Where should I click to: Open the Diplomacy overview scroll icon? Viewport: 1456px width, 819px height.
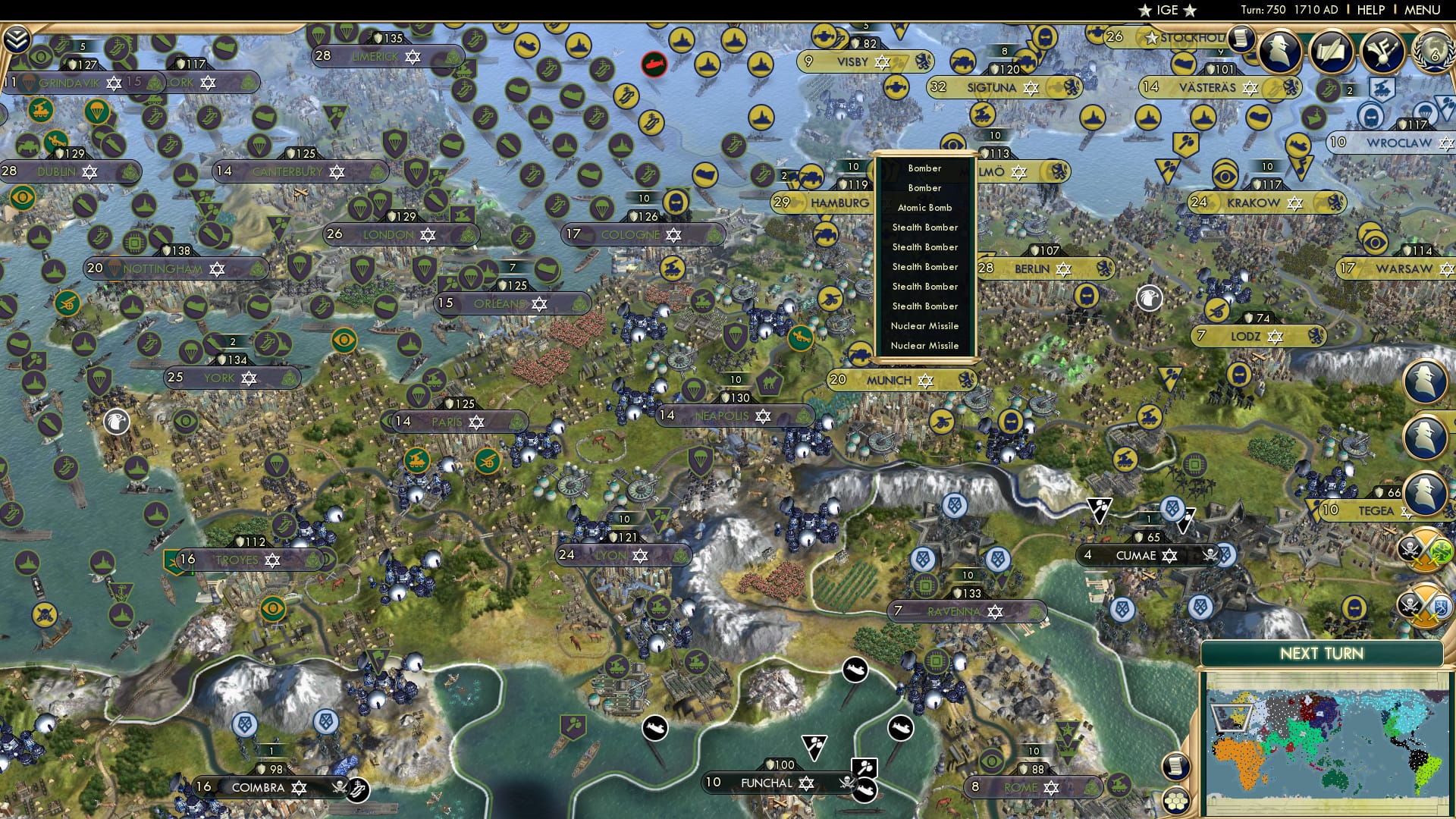(x=1332, y=52)
